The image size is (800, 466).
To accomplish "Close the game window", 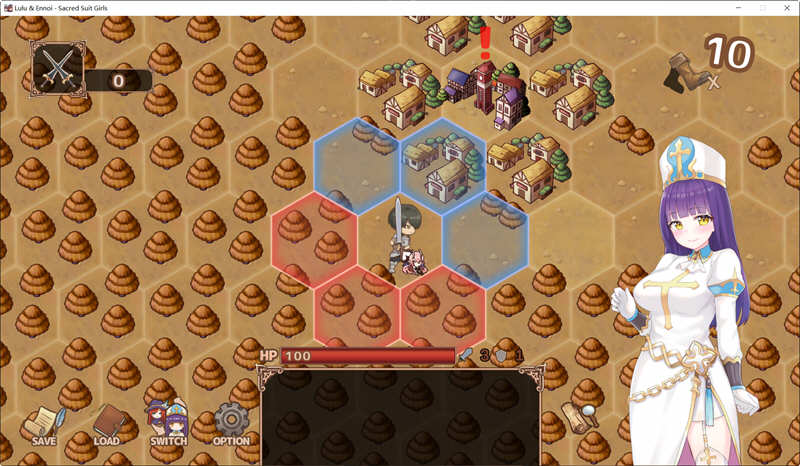I will [x=788, y=8].
